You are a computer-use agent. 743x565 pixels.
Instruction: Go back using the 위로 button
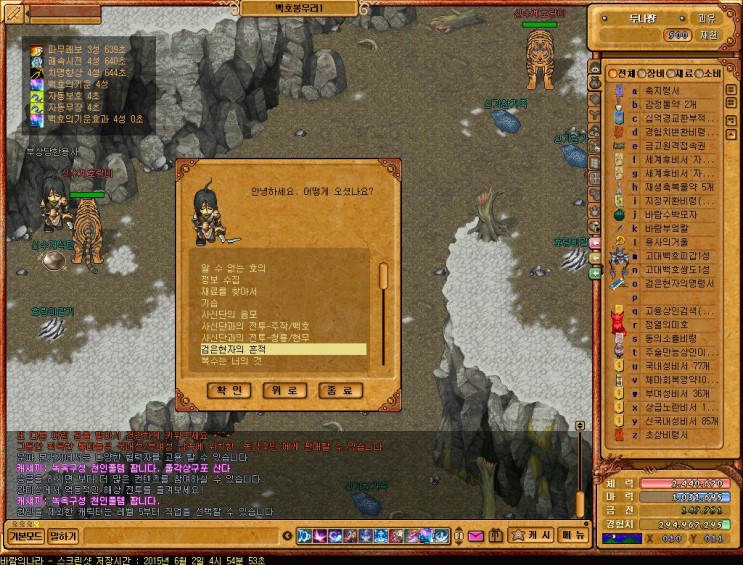point(284,389)
